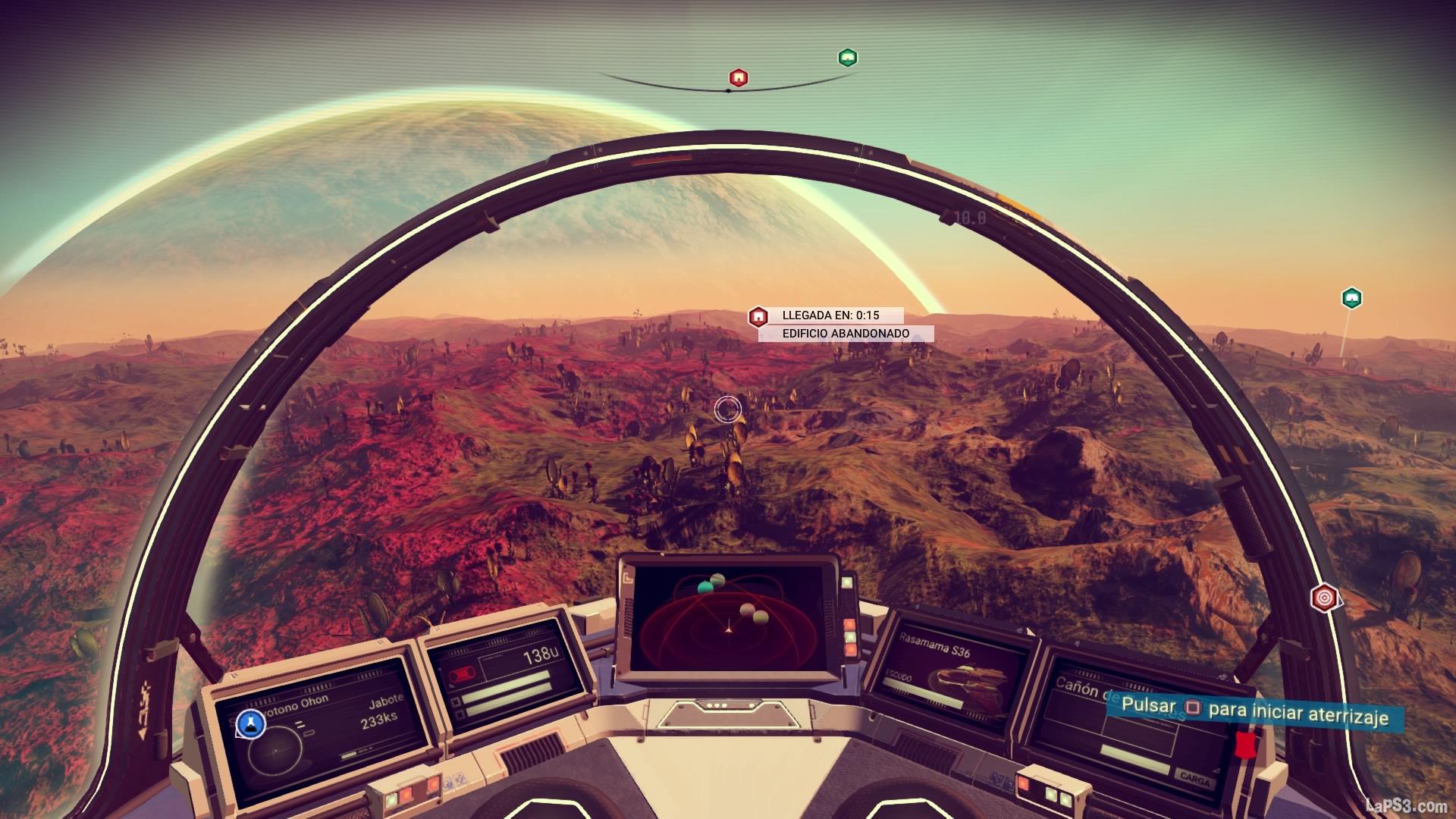
Task: Click the green waypoint icon above the light beam
Action: (1351, 298)
